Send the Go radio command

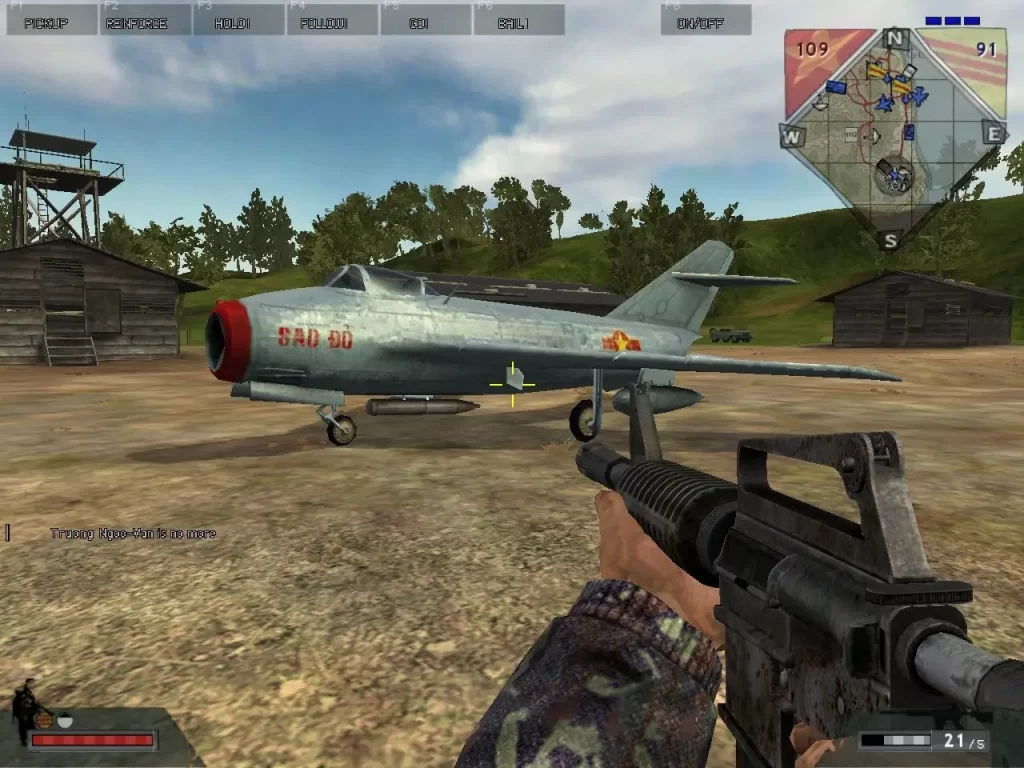click(425, 20)
